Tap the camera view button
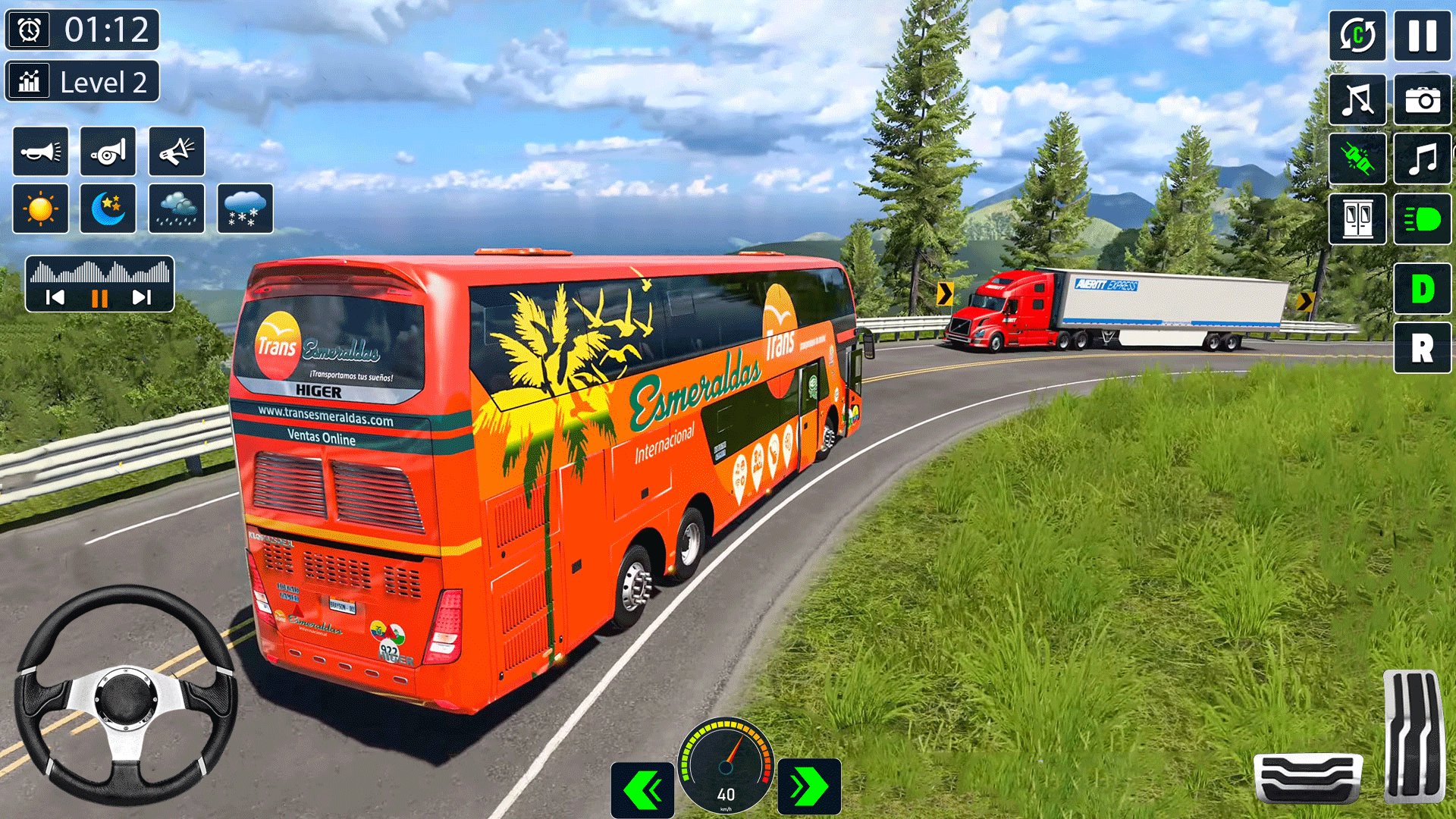Image resolution: width=1456 pixels, height=819 pixels. coord(1422,99)
